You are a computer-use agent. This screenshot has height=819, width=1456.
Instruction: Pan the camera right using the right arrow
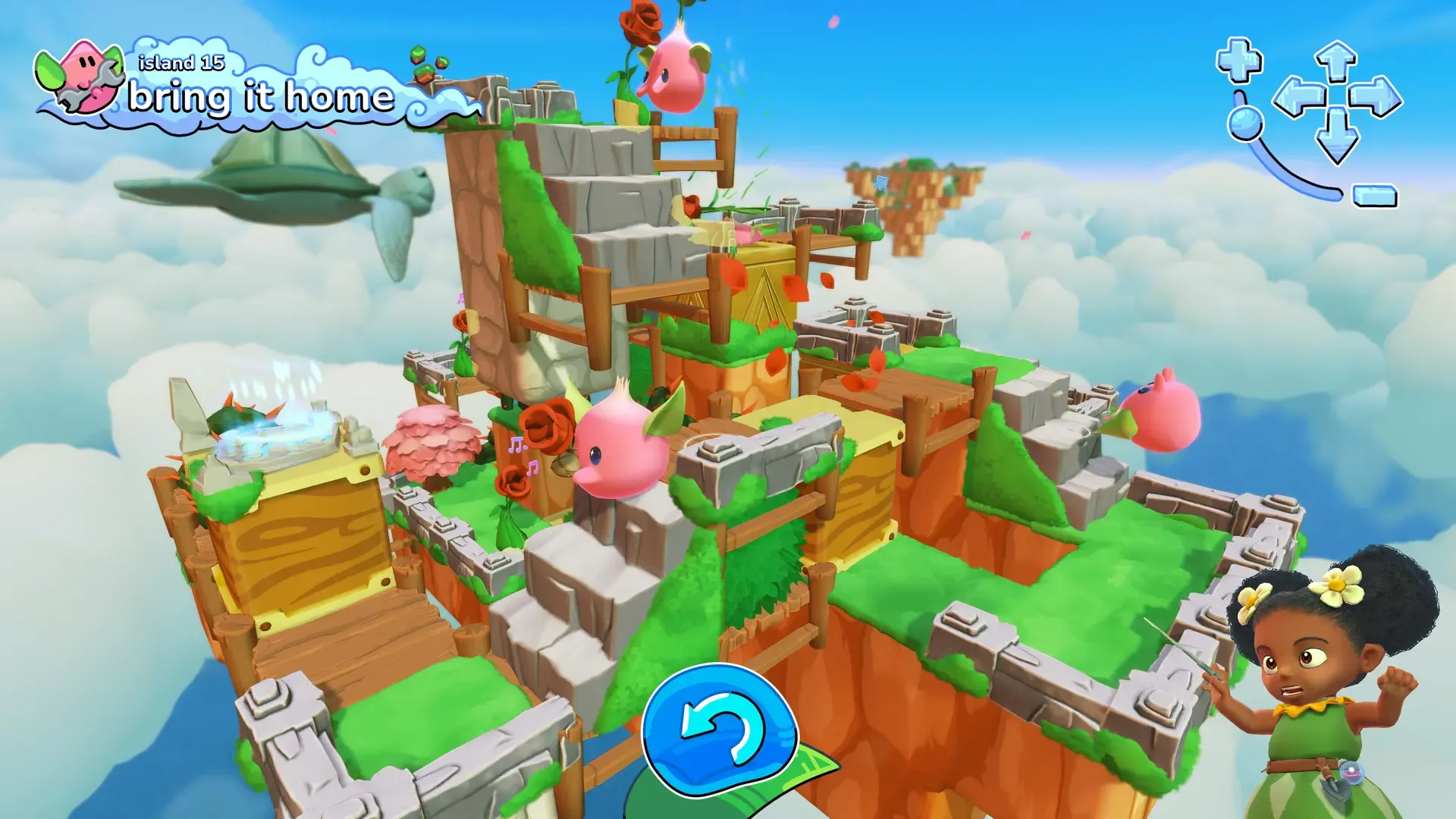coord(1376,97)
